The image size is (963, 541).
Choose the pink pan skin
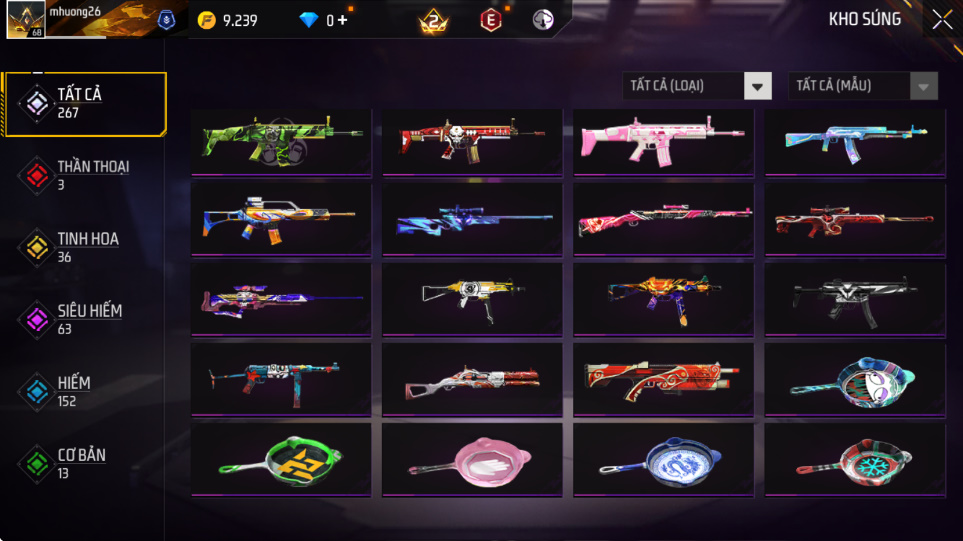pyautogui.click(x=472, y=461)
